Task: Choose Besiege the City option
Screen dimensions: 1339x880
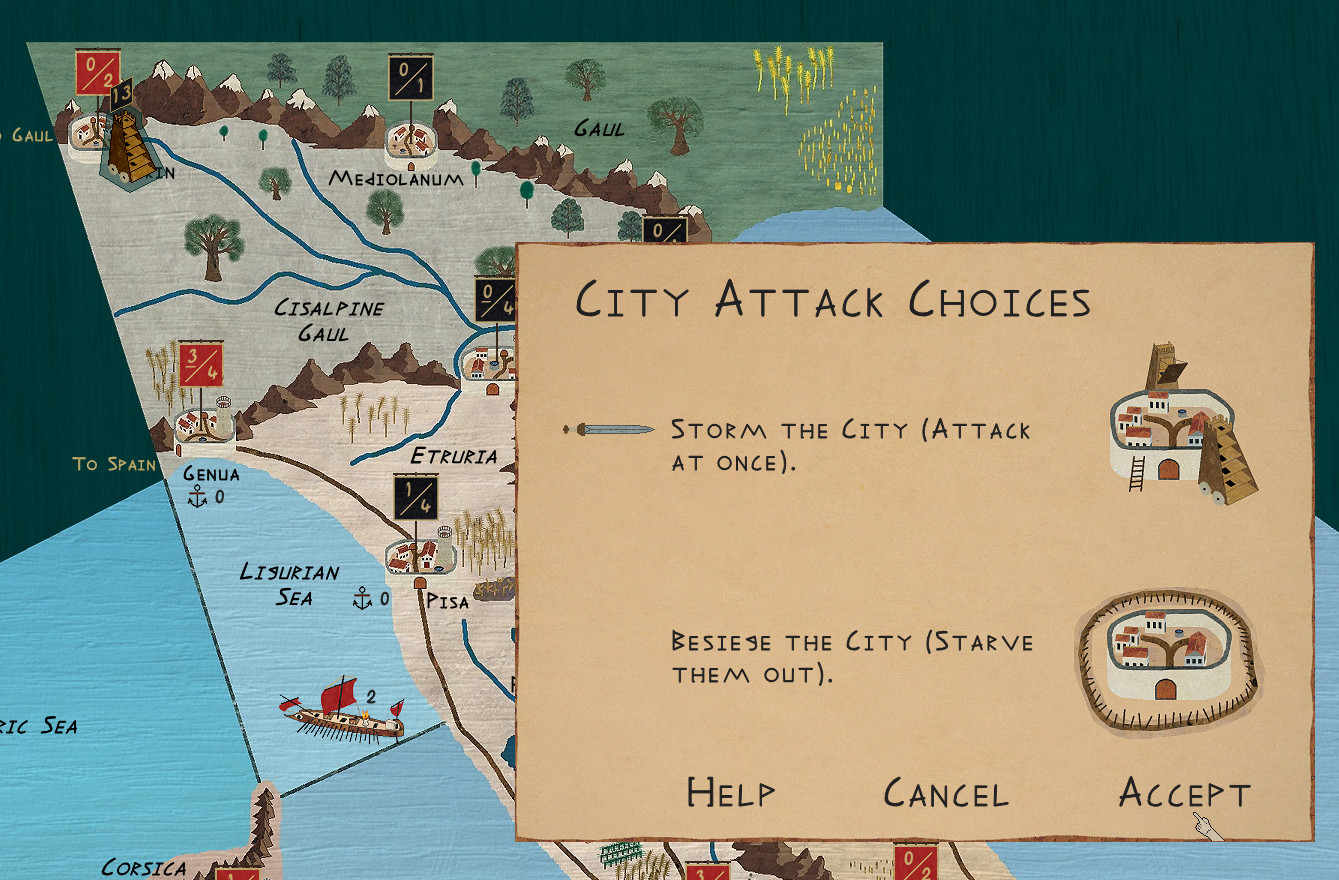Action: [x=852, y=656]
